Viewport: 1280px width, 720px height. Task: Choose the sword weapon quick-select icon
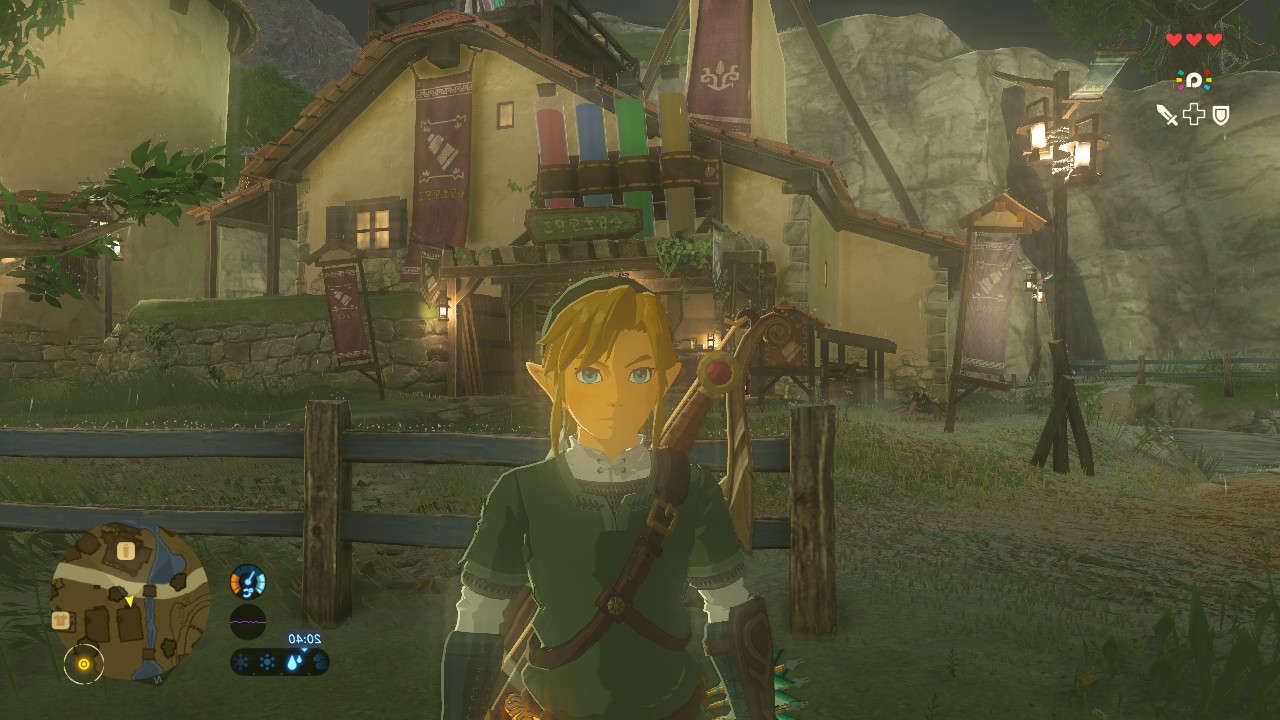[1166, 115]
